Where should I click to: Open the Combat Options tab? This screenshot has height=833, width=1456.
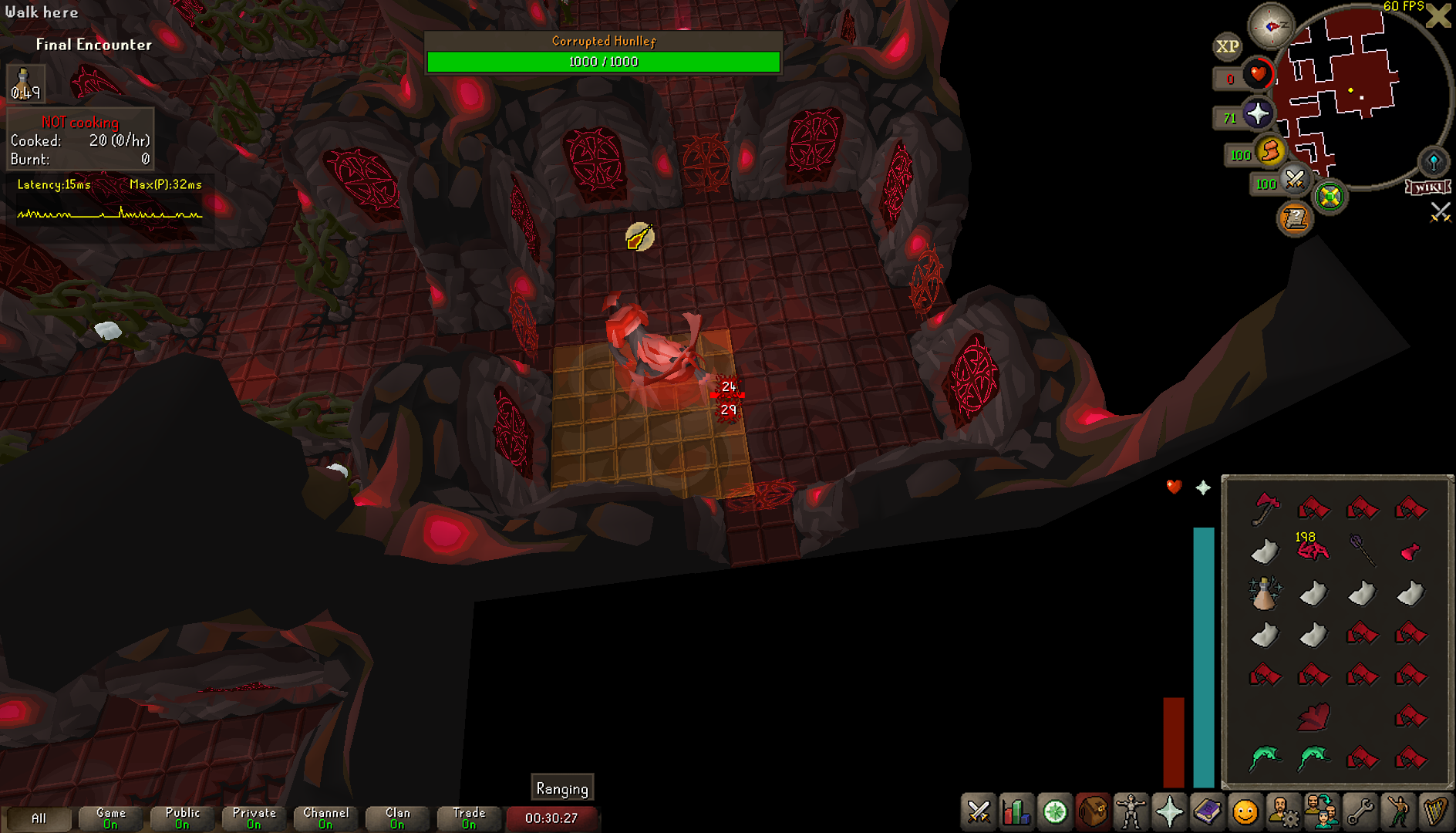[x=979, y=812]
